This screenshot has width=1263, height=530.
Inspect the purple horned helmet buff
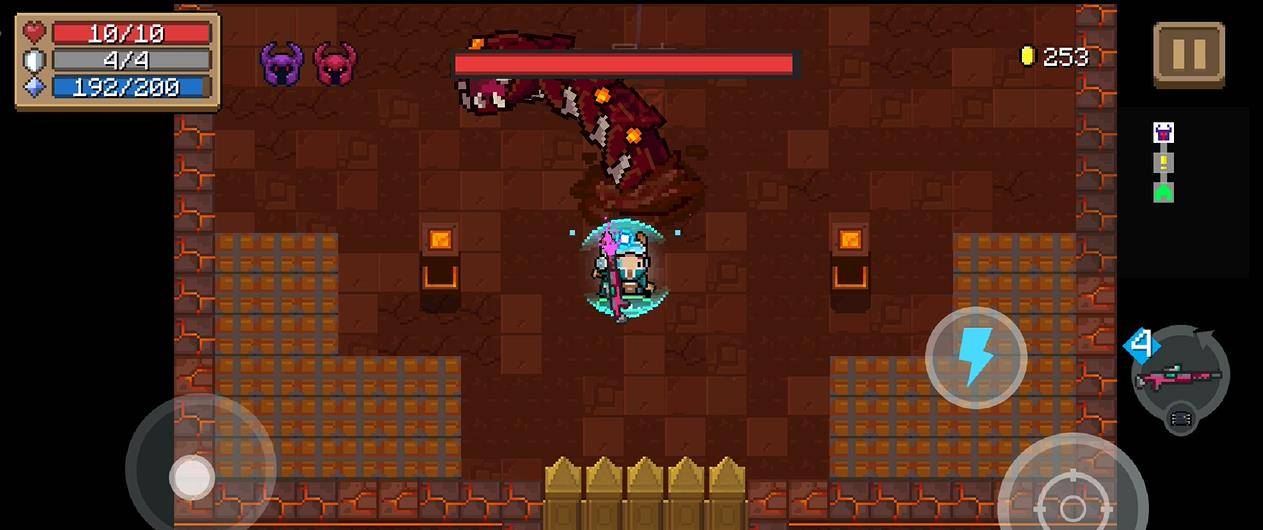pyautogui.click(x=282, y=63)
